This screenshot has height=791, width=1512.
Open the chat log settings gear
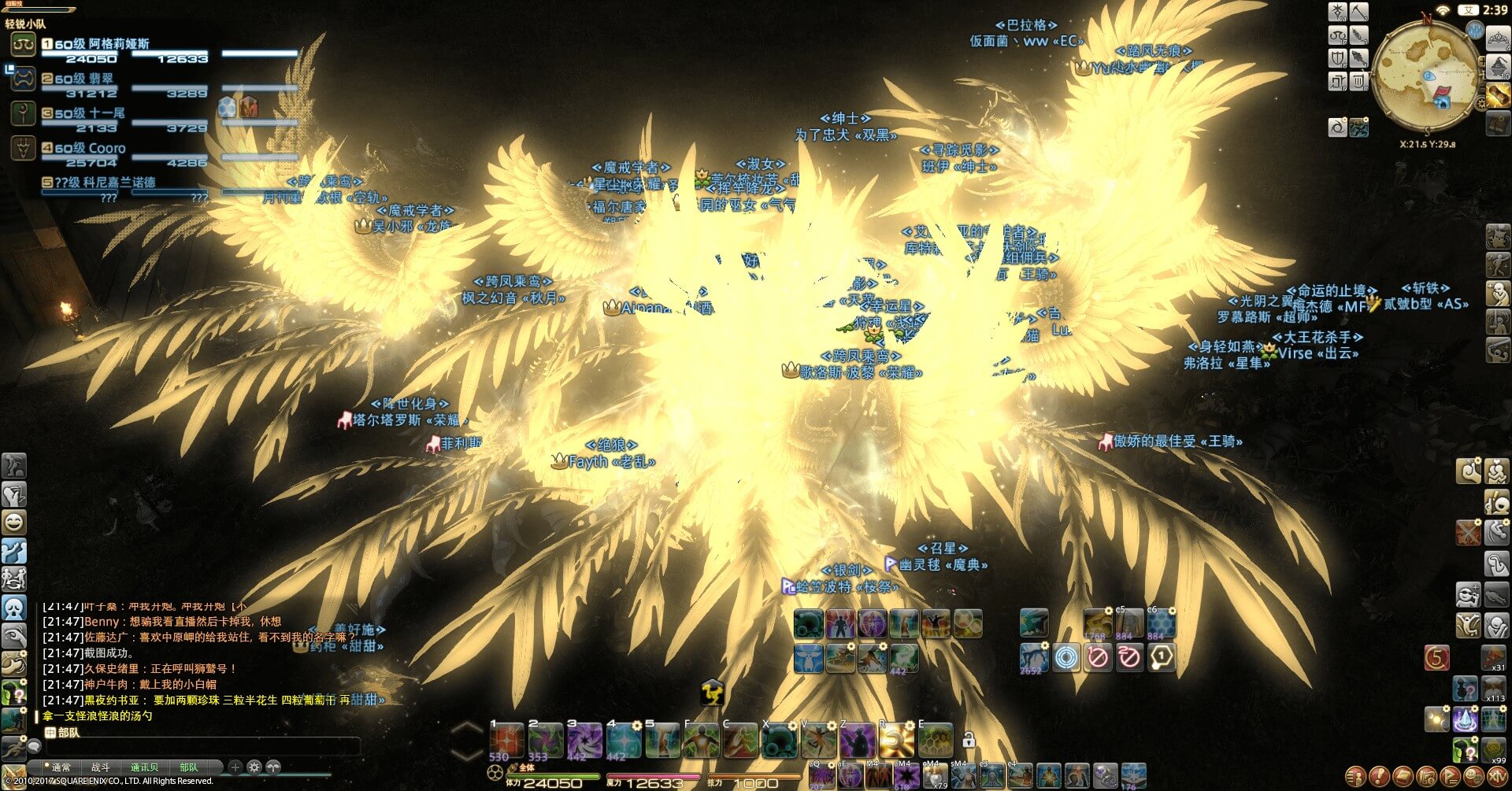tap(254, 767)
